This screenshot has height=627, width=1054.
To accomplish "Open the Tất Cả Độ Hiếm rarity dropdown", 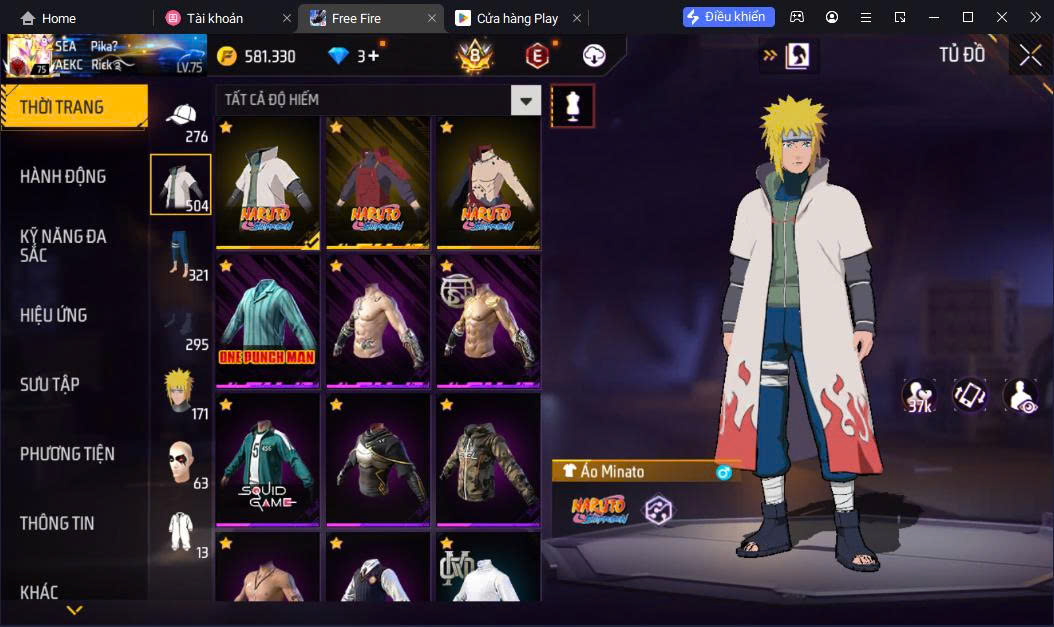I will coord(525,100).
